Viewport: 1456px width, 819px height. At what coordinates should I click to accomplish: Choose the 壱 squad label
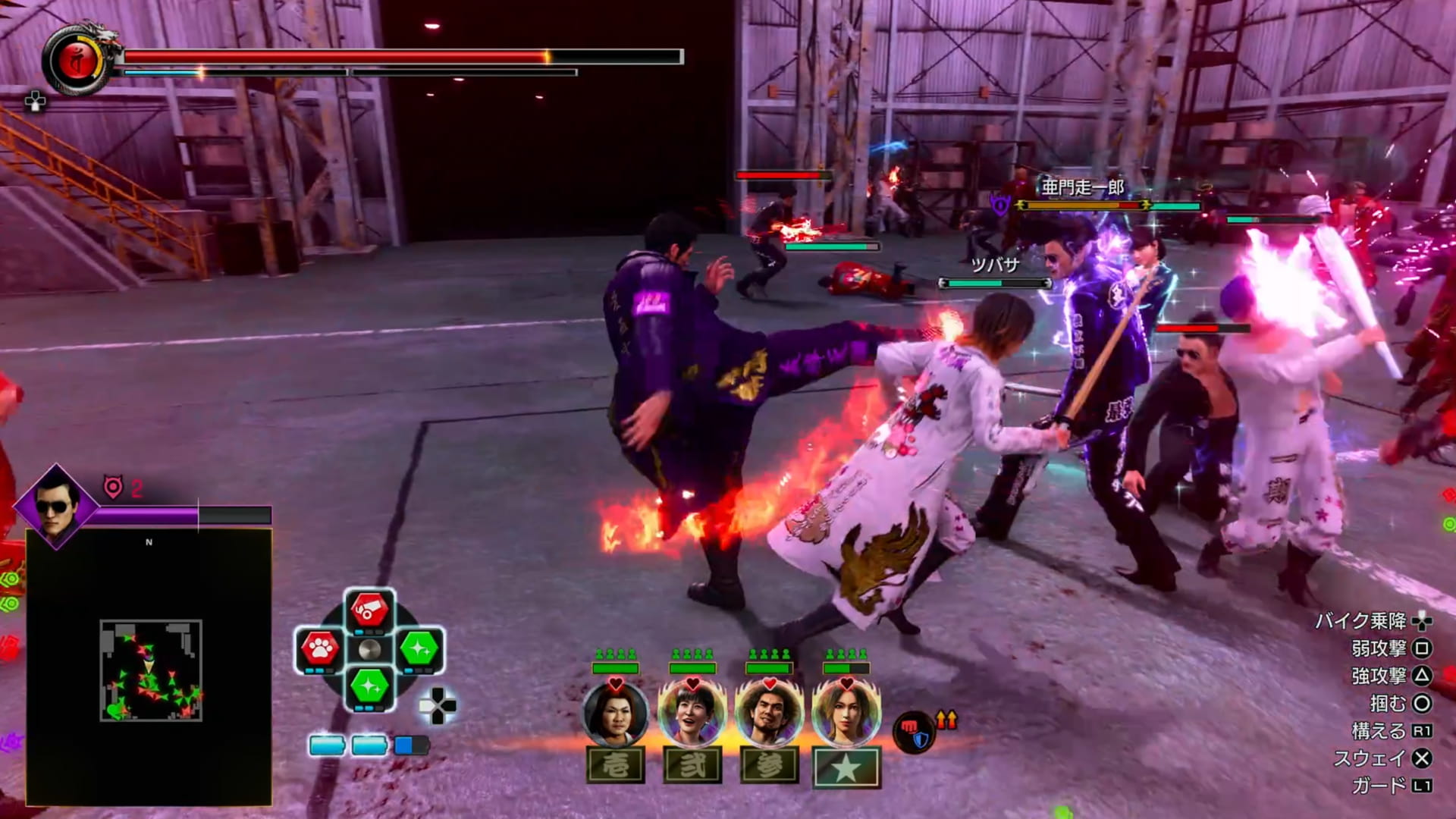point(616,765)
